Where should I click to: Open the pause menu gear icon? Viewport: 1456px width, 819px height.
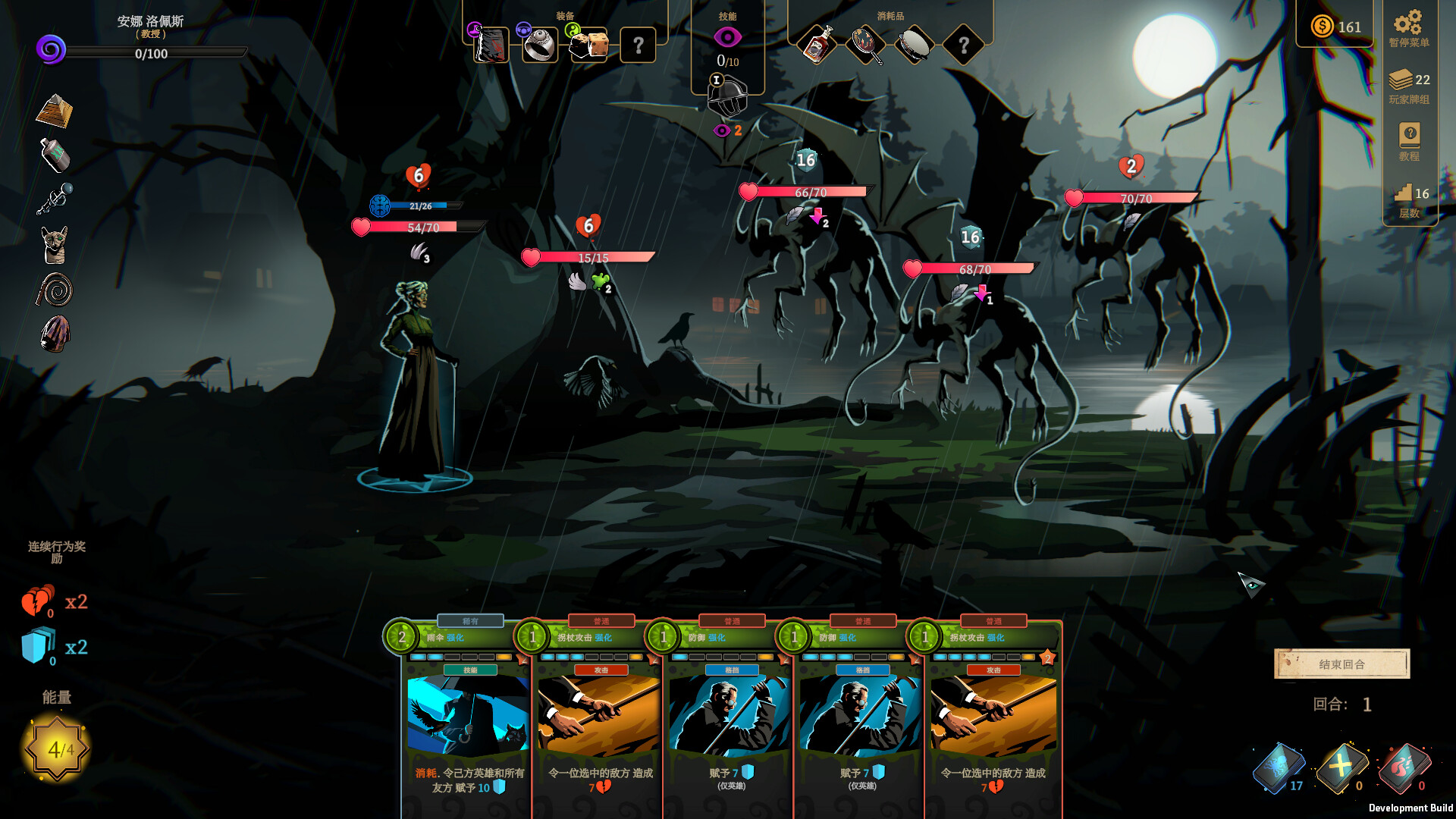1408,23
